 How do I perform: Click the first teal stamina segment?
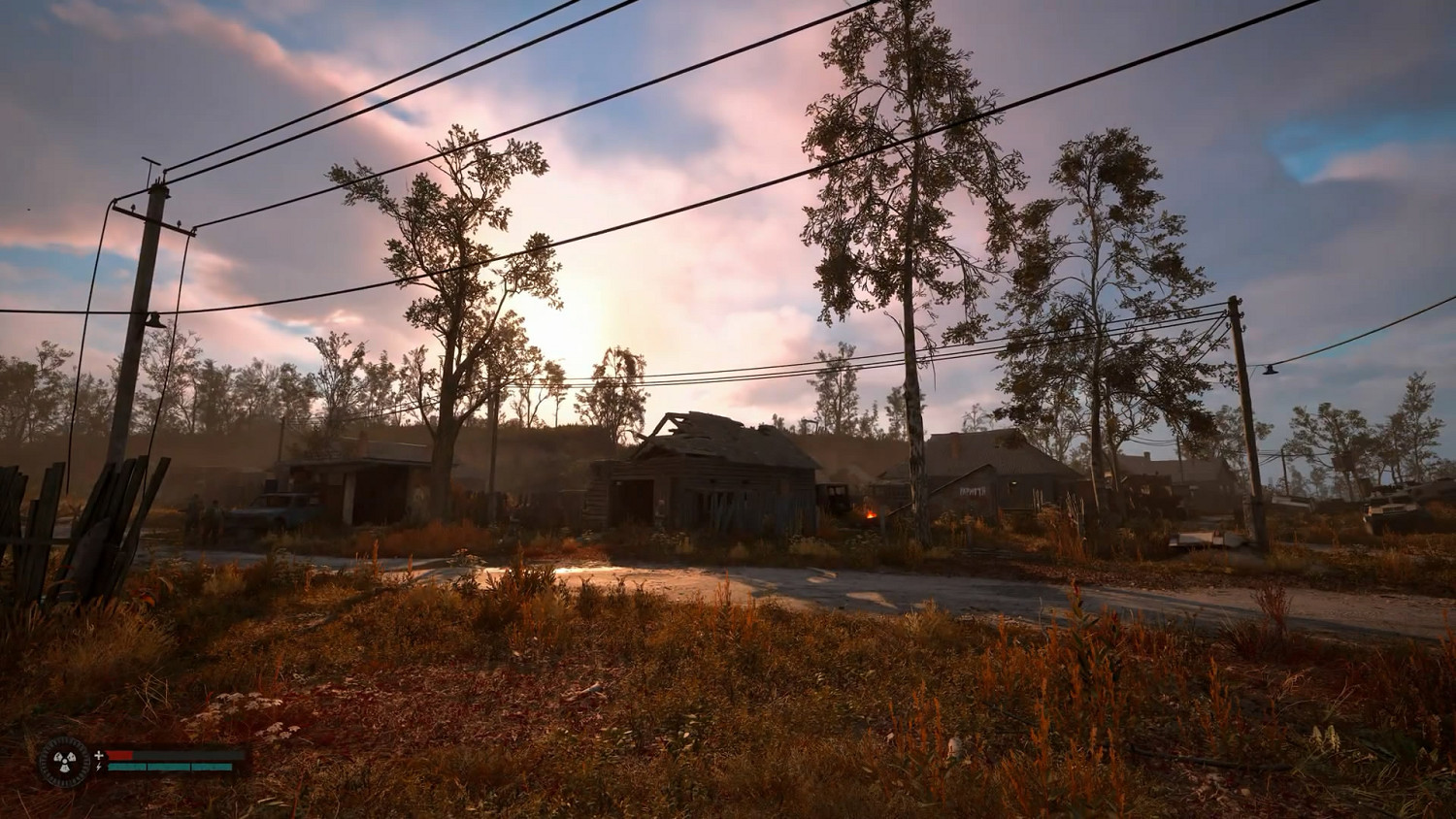point(128,767)
